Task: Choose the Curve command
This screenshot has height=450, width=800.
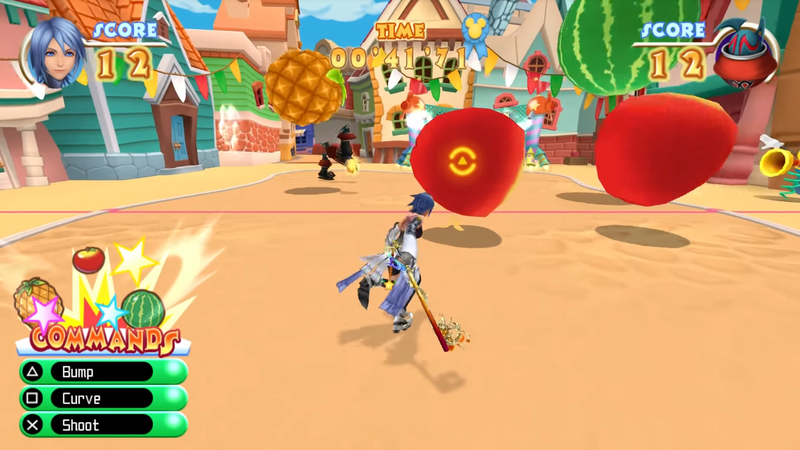Action: (x=100, y=398)
